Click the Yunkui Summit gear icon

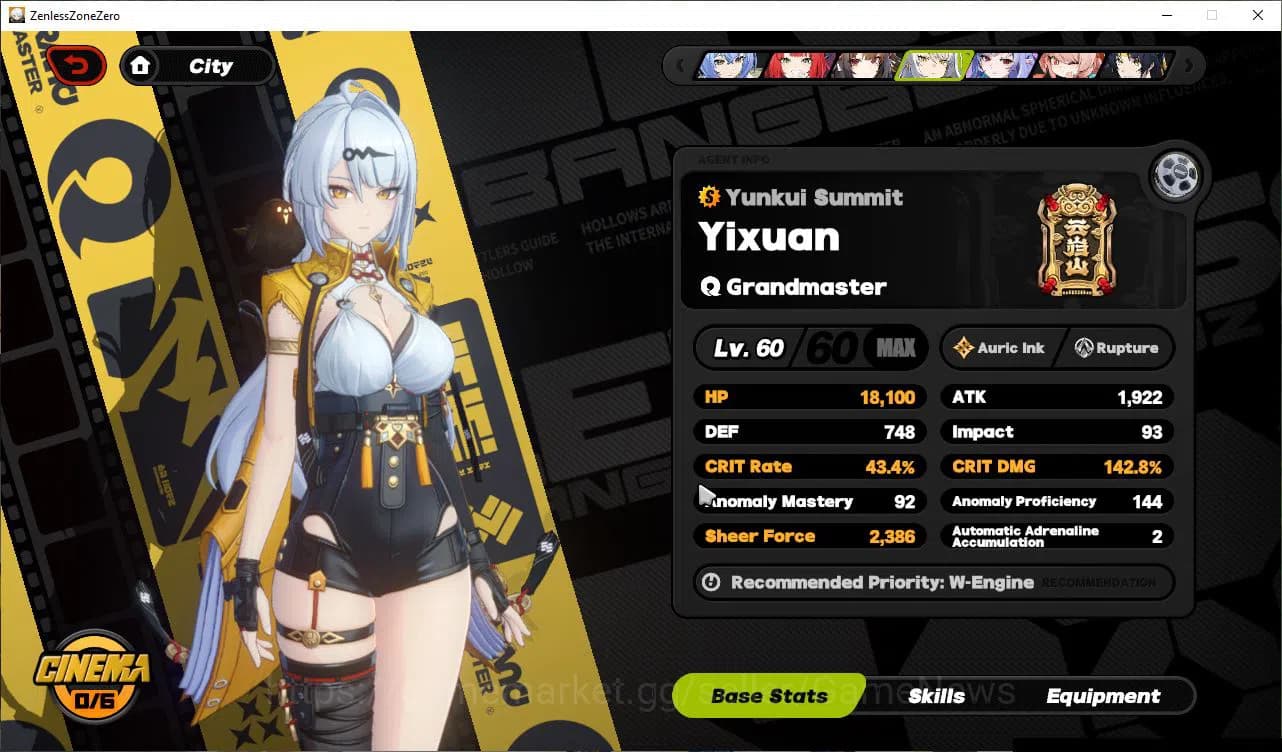pyautogui.click(x=710, y=197)
